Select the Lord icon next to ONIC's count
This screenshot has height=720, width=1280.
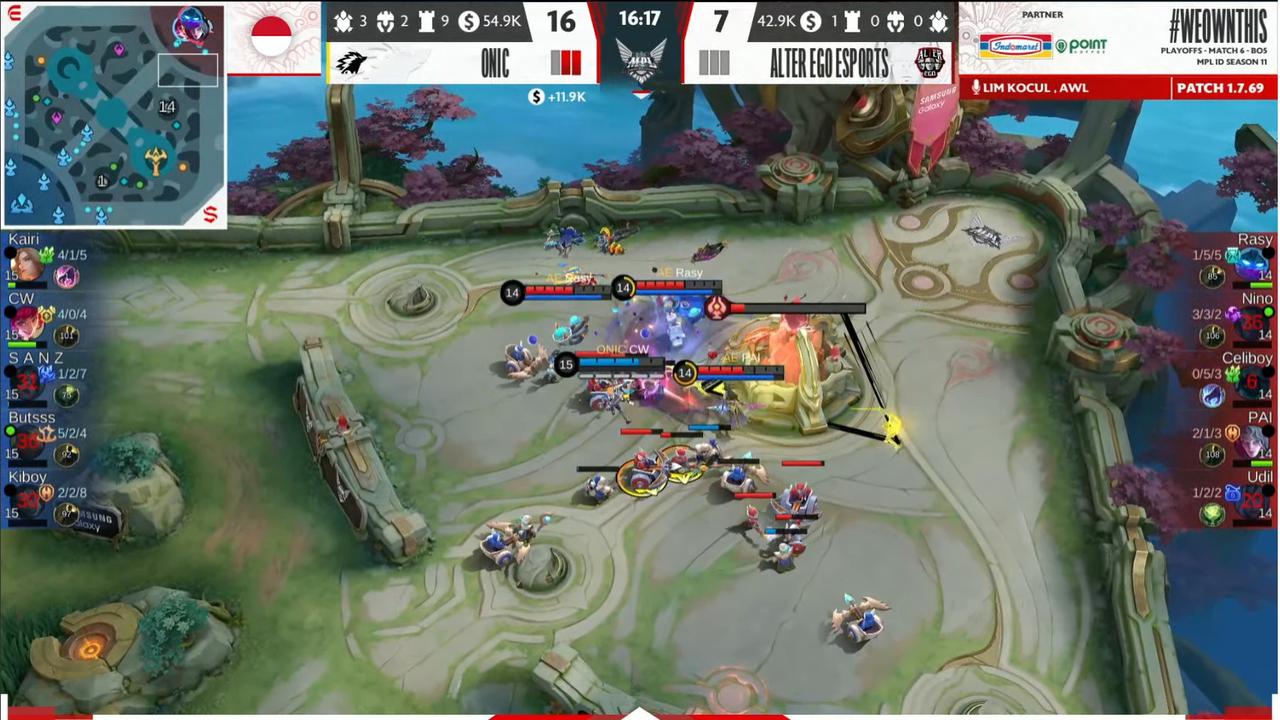[x=385, y=21]
